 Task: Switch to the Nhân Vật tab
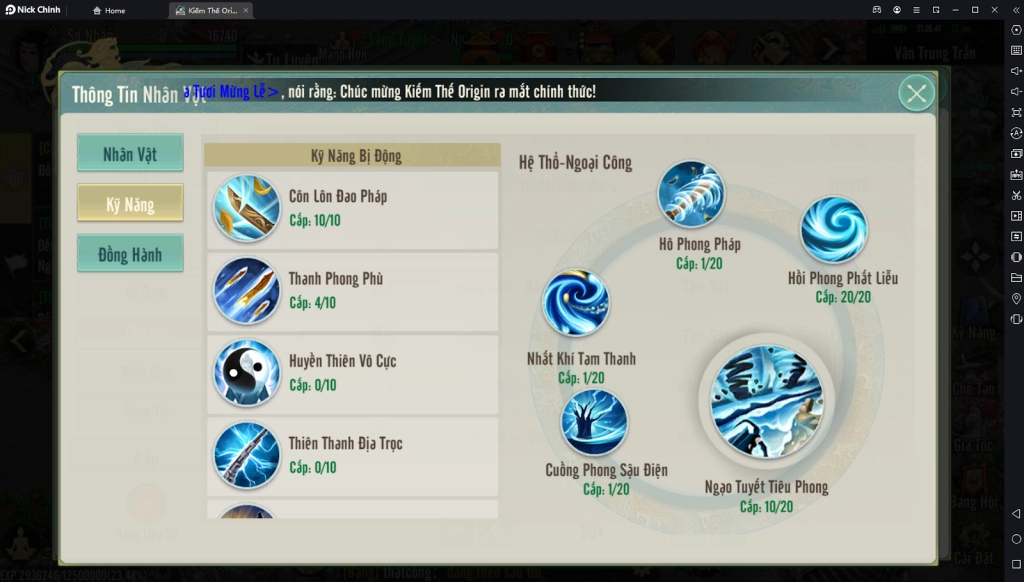pos(130,154)
